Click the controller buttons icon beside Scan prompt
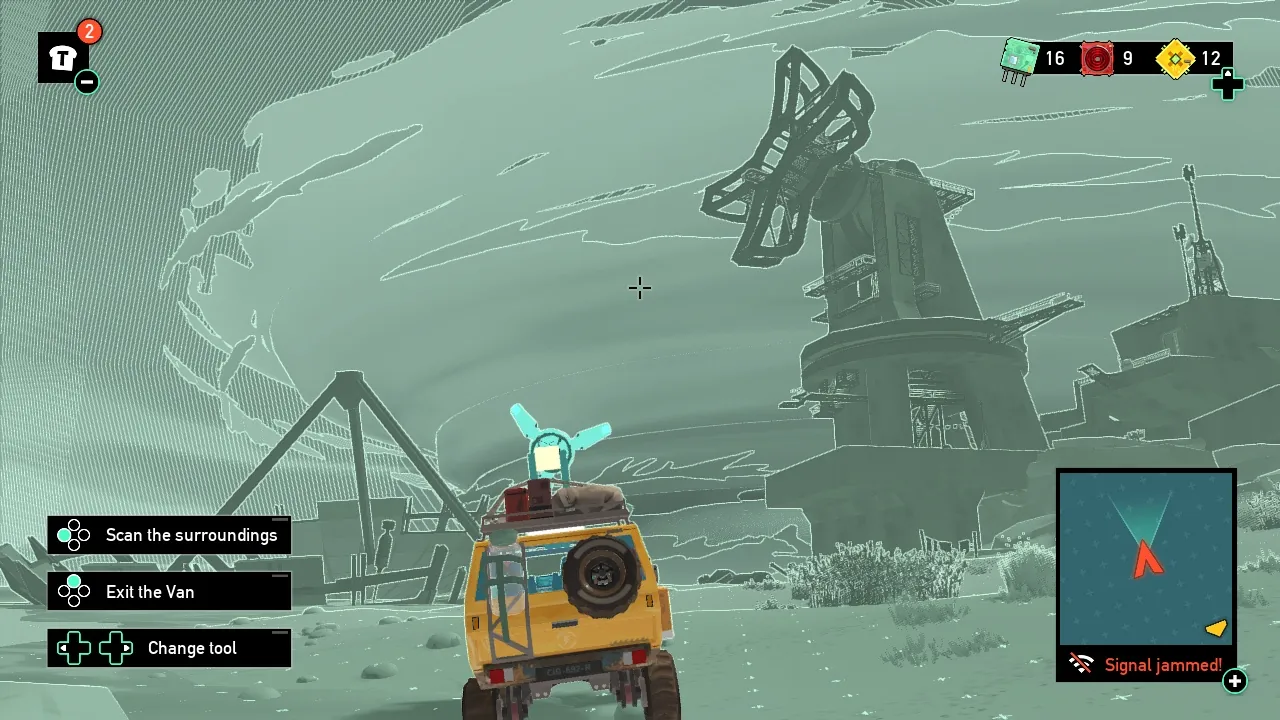 coord(73,535)
